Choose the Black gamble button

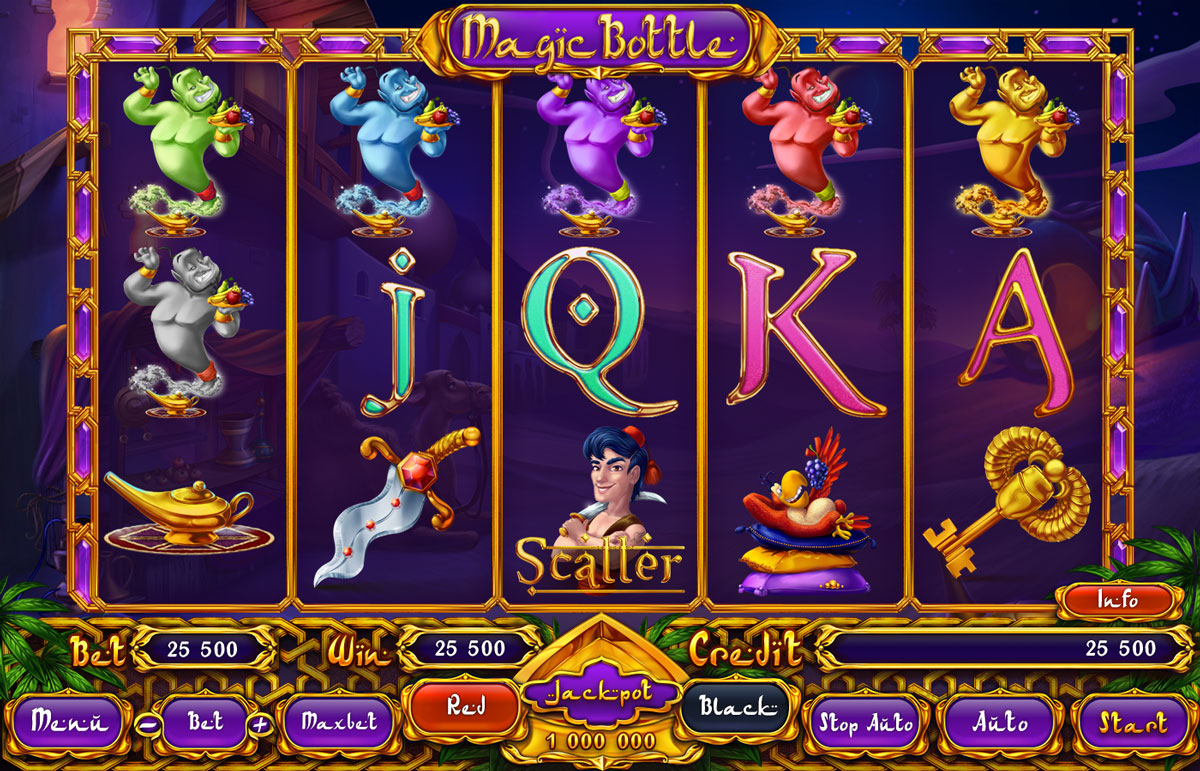736,708
